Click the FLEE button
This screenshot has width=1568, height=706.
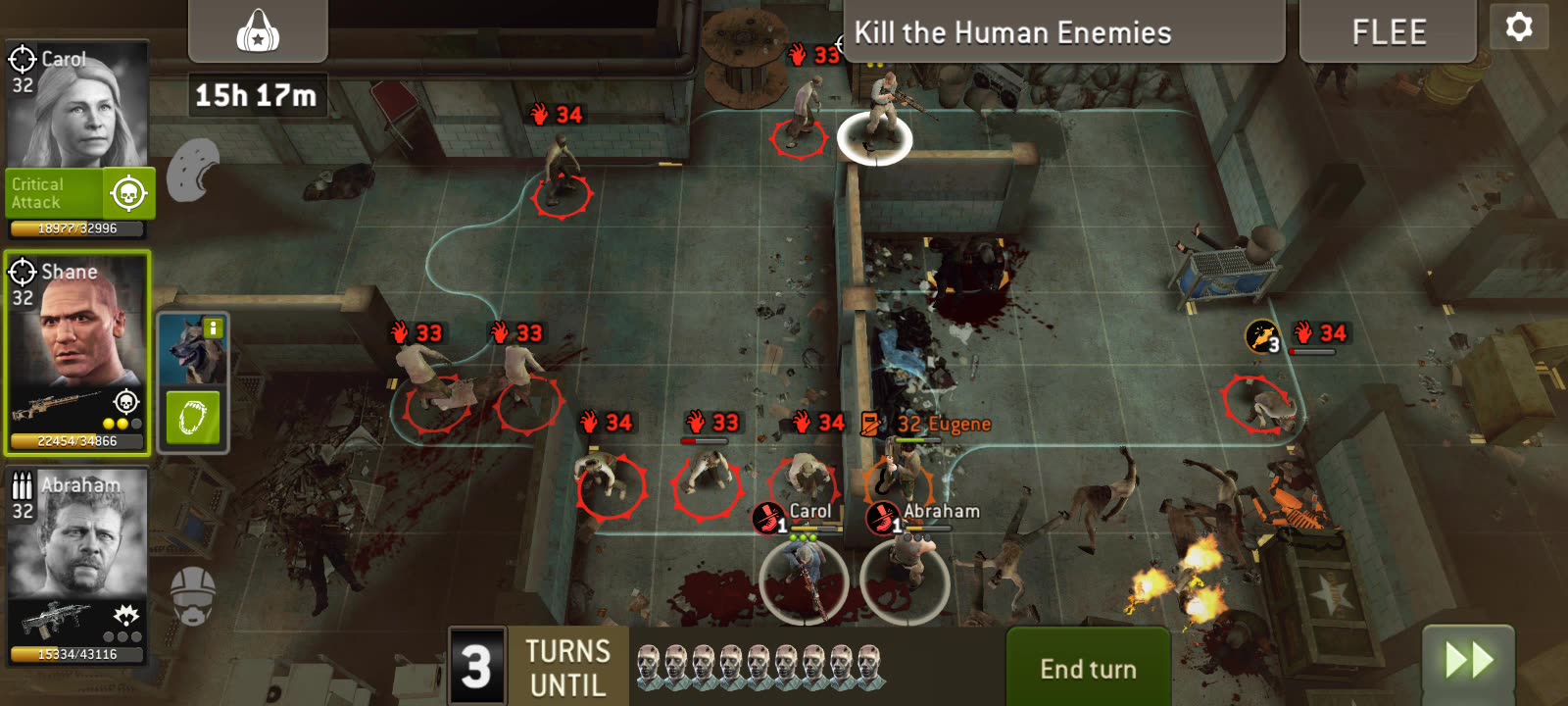(1388, 30)
